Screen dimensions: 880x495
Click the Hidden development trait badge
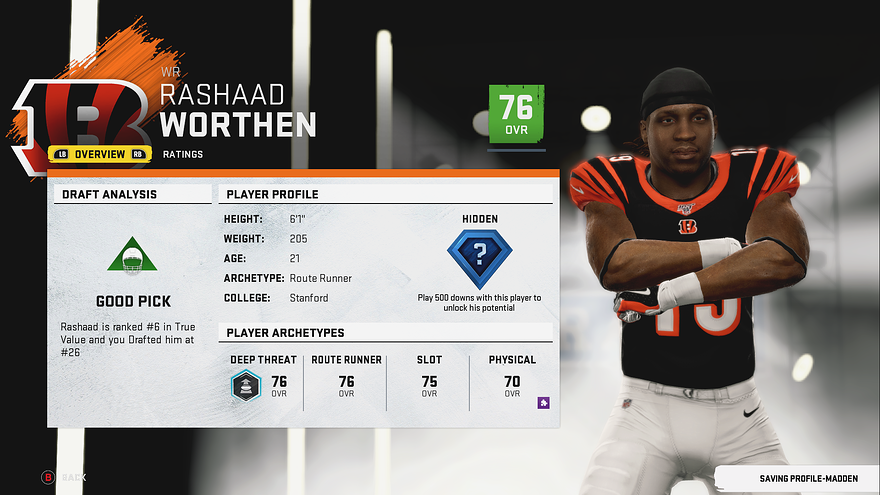(479, 259)
